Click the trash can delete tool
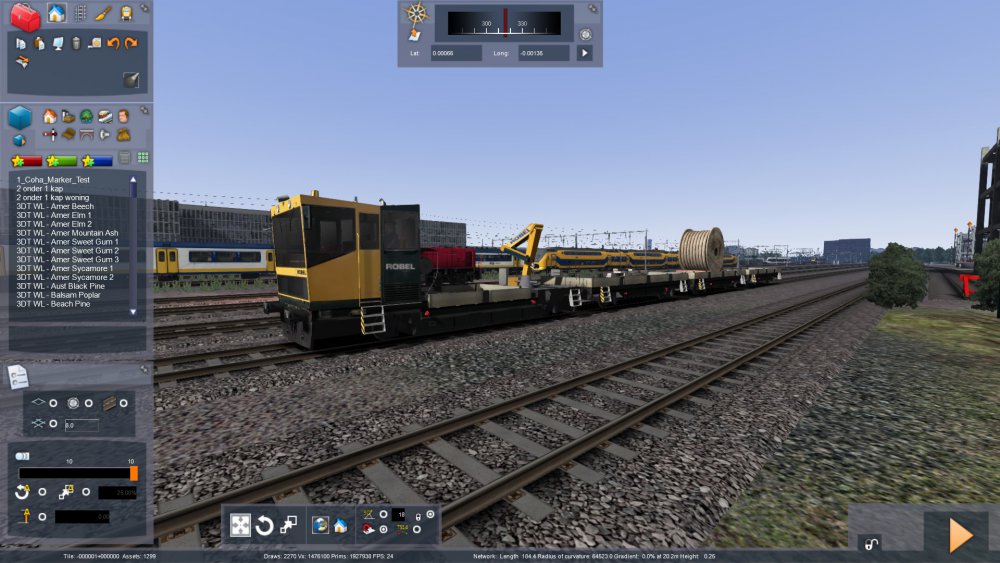Viewport: 1000px width, 563px height. point(76,43)
